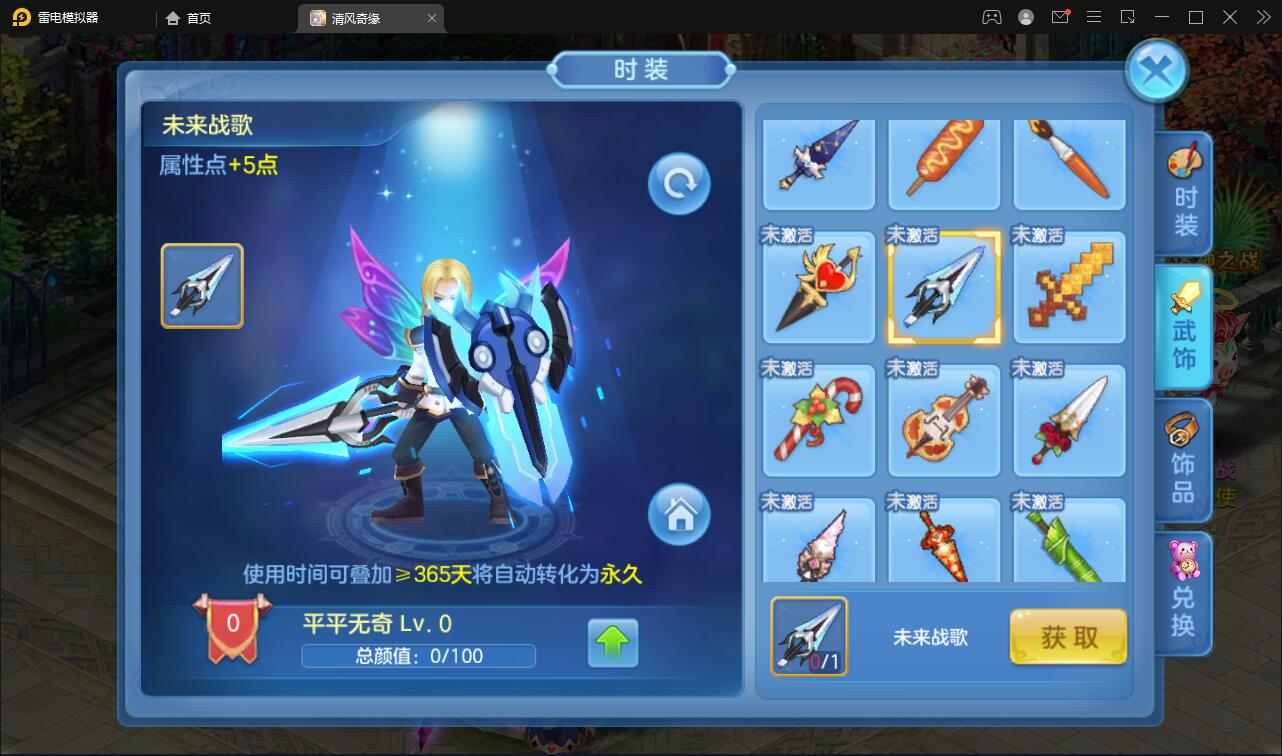The width and height of the screenshot is (1282, 756).
Task: Click the rotate character preview icon
Action: click(679, 183)
